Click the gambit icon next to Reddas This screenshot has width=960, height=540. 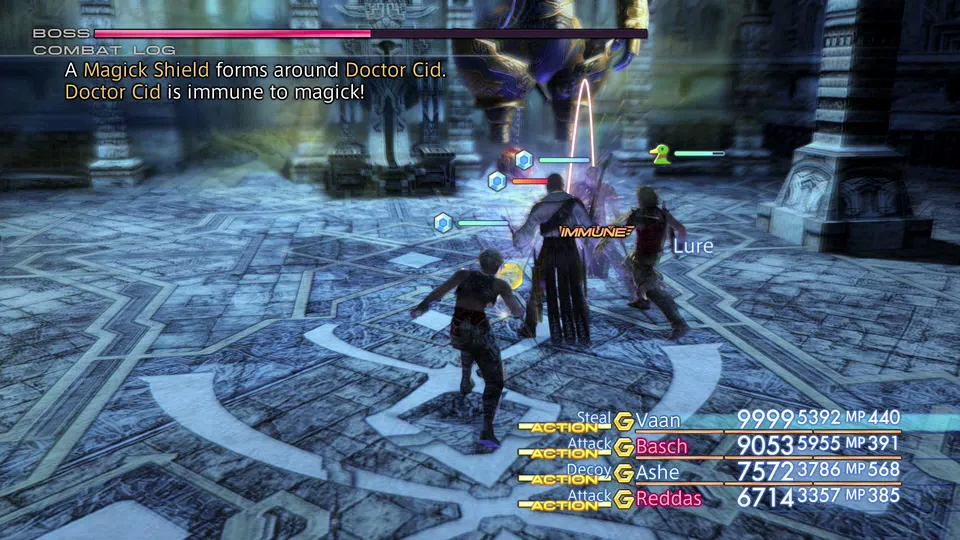624,499
